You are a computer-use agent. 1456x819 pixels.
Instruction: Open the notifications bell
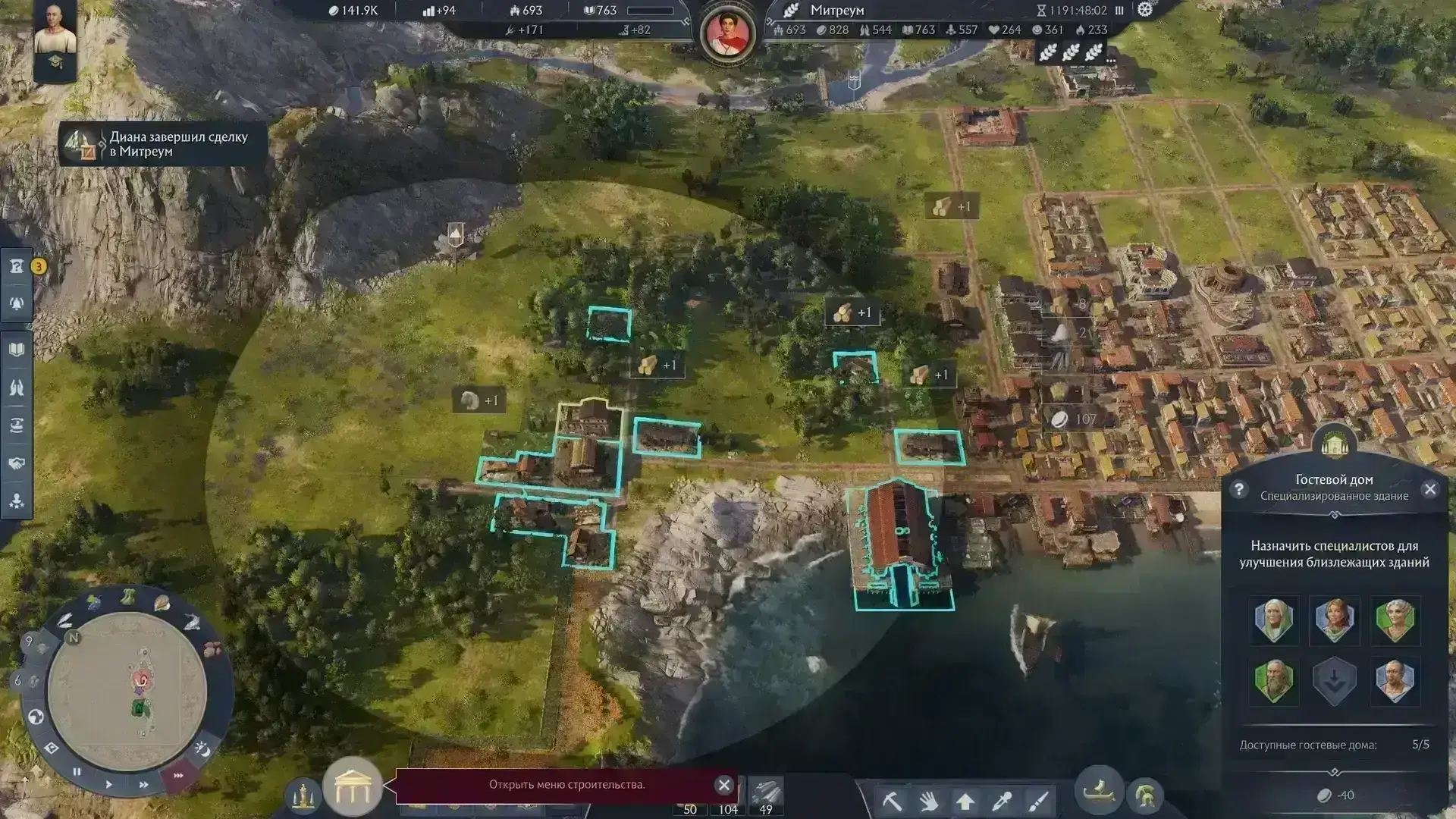coord(17,303)
